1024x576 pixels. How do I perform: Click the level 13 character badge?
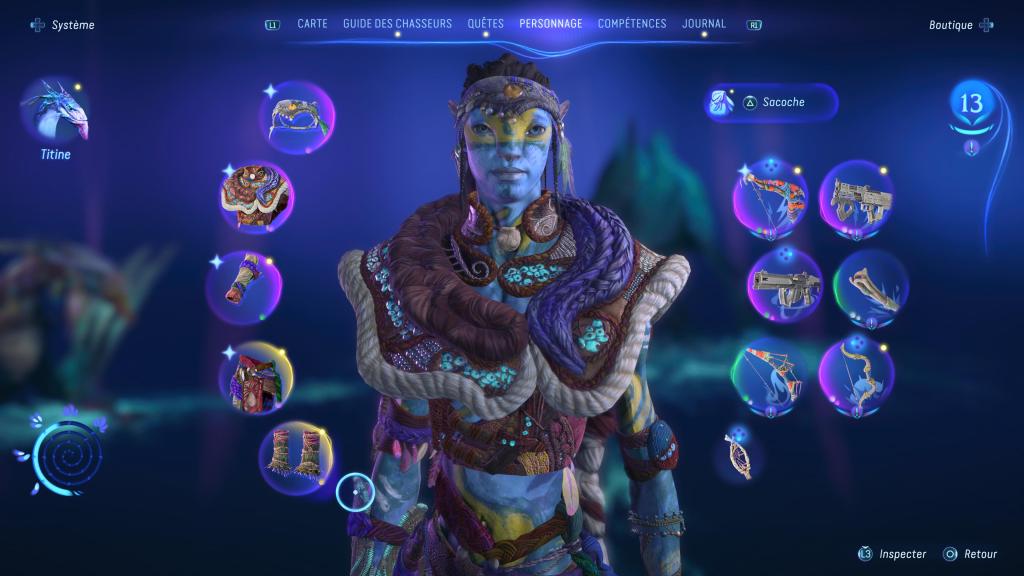[x=971, y=104]
